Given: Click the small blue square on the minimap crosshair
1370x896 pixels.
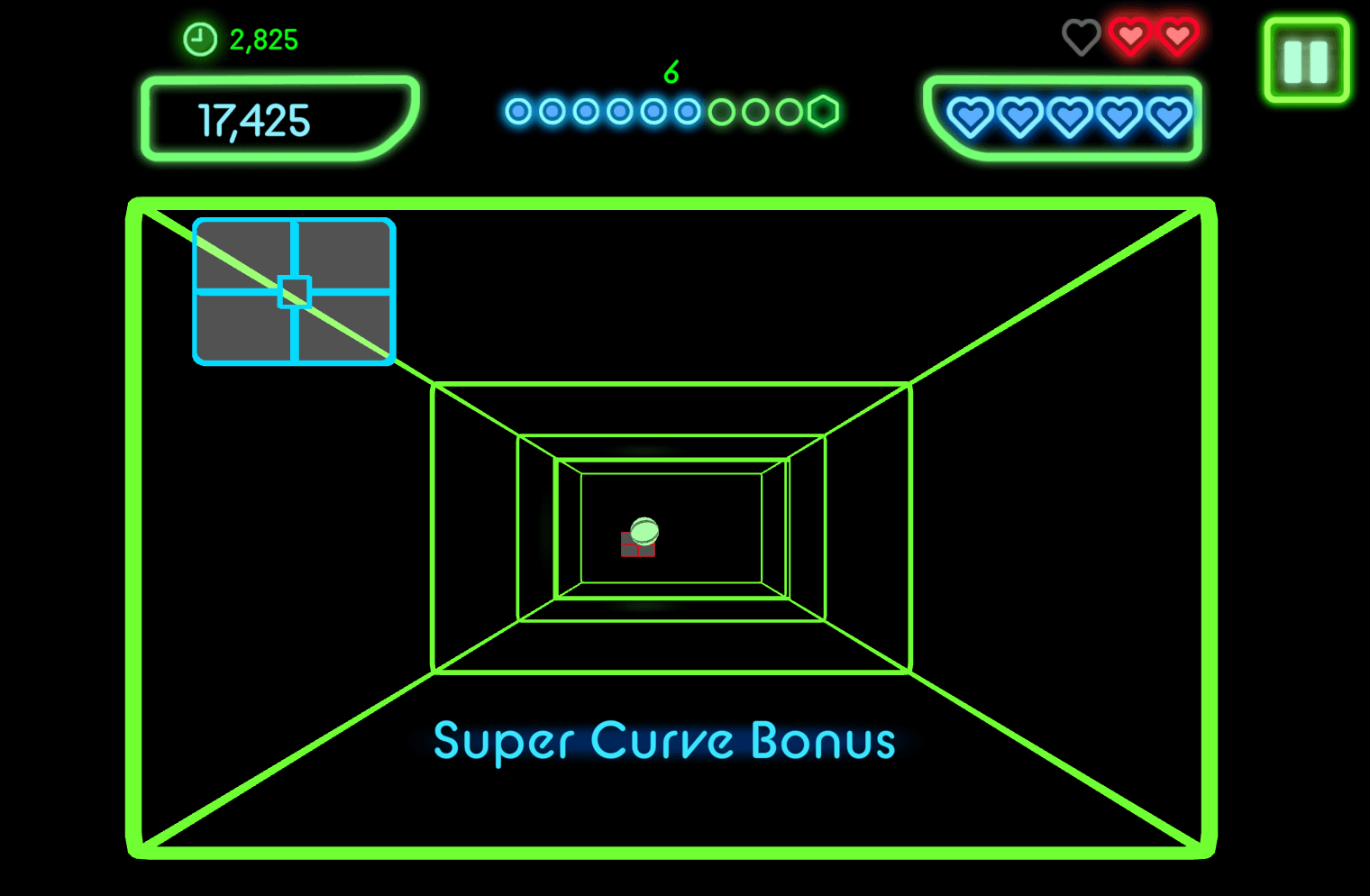Looking at the screenshot, I should [x=293, y=291].
